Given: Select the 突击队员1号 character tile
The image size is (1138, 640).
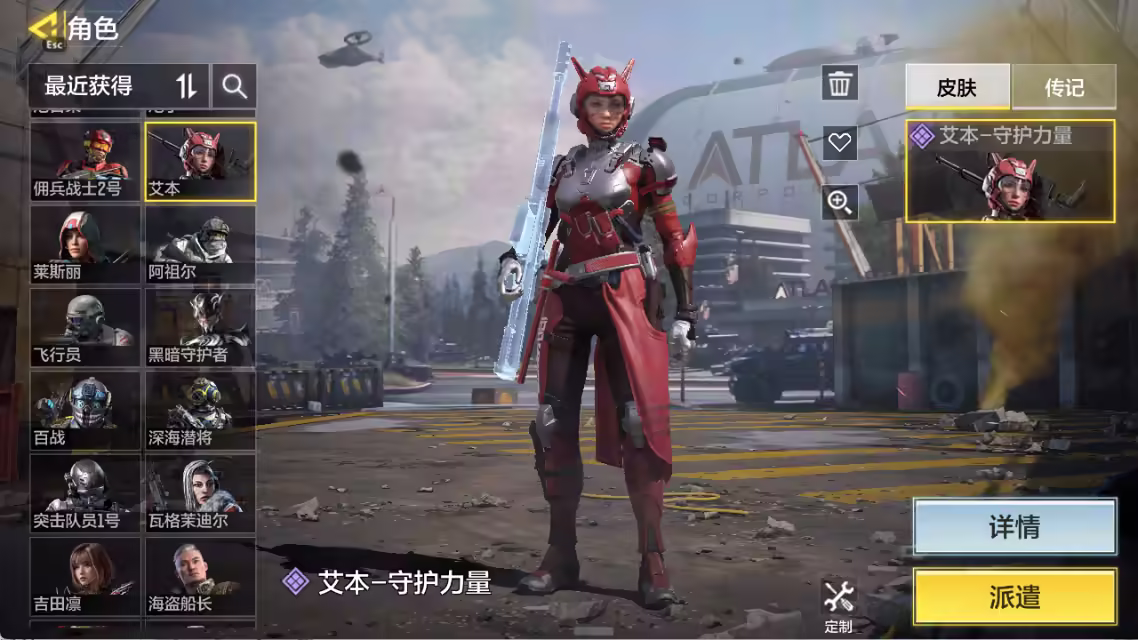Looking at the screenshot, I should coord(86,493).
